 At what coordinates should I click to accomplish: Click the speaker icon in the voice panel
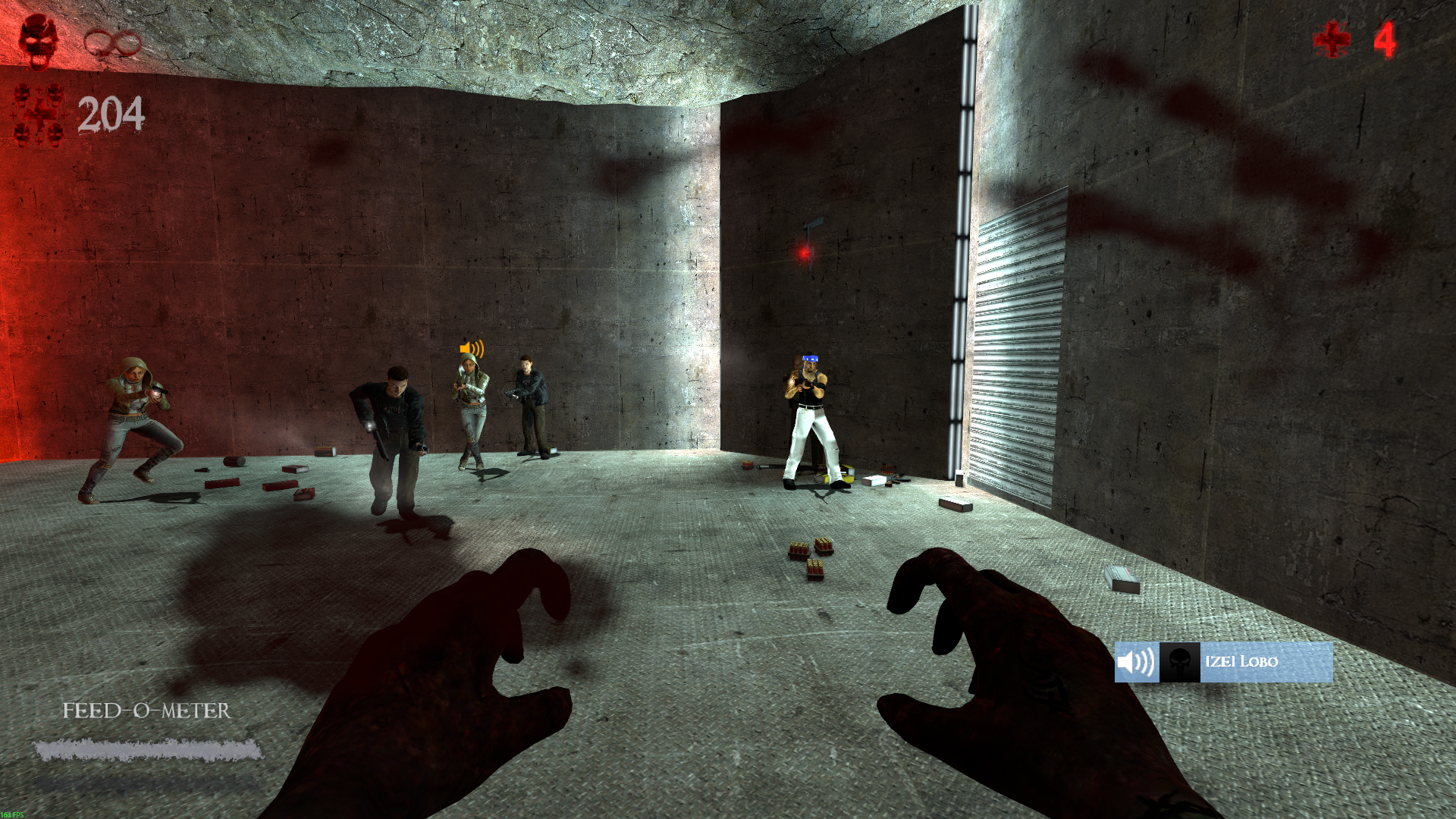[1136, 662]
